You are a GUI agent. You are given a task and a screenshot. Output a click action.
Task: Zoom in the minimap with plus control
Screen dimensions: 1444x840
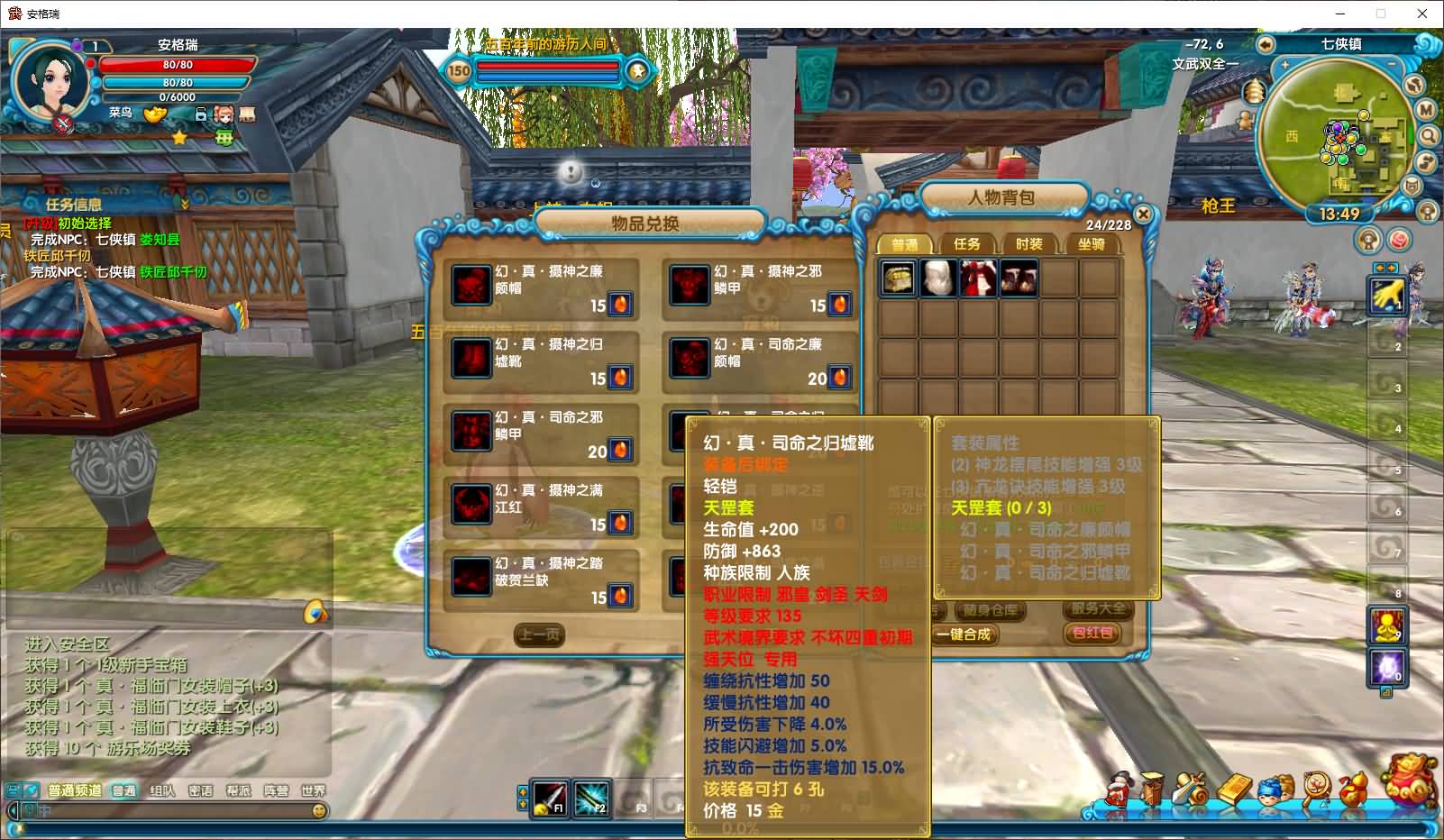(1284, 63)
